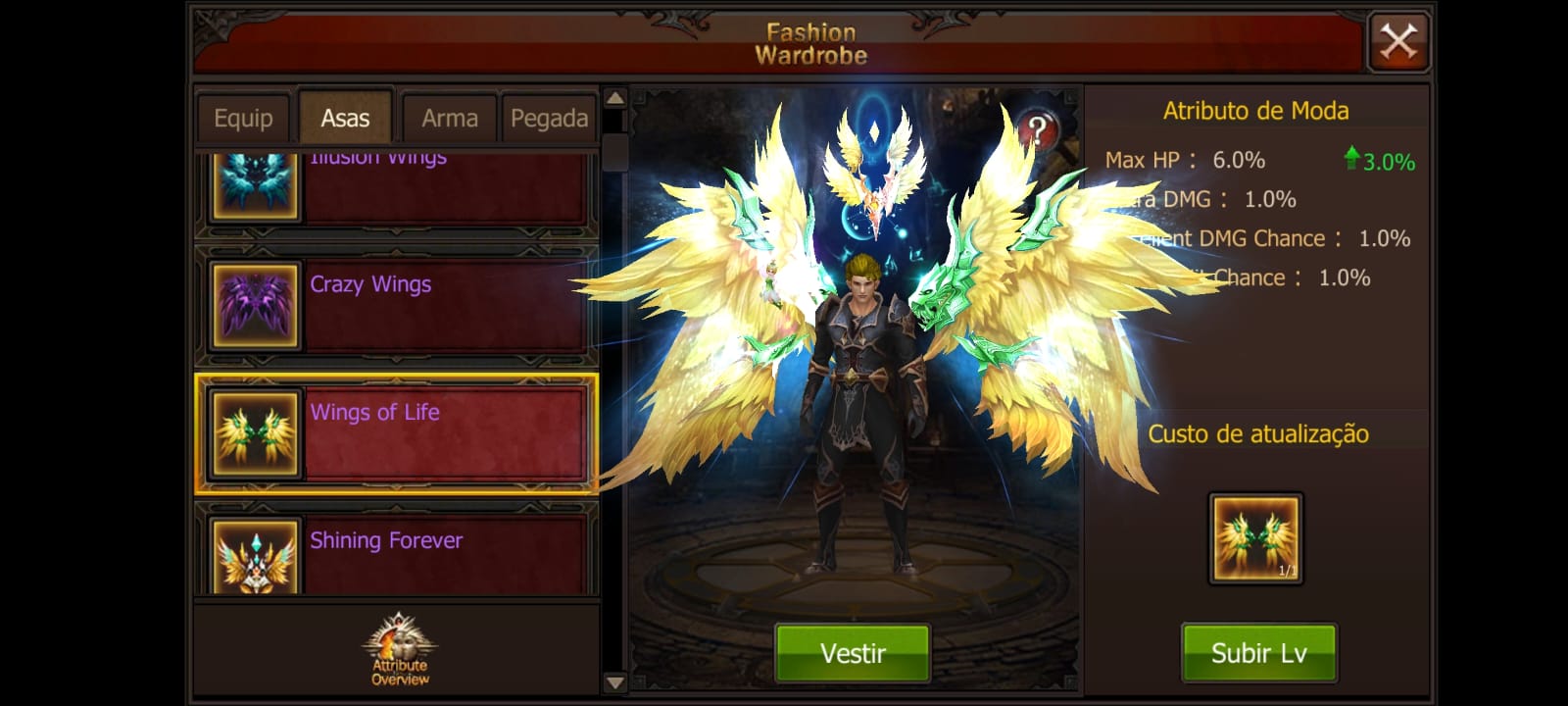The height and width of the screenshot is (706, 1568).
Task: Close the Fashion Wardrobe window
Action: pos(1398,41)
